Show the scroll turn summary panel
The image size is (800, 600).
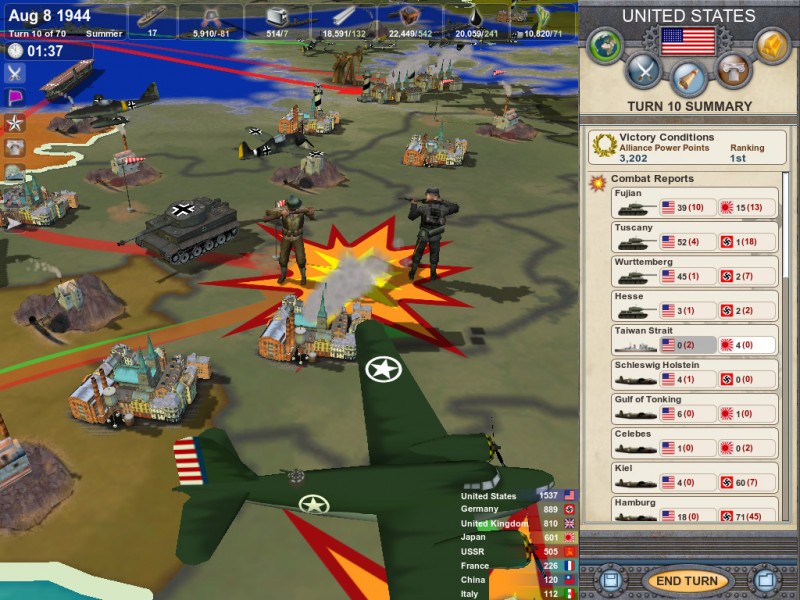click(x=689, y=78)
